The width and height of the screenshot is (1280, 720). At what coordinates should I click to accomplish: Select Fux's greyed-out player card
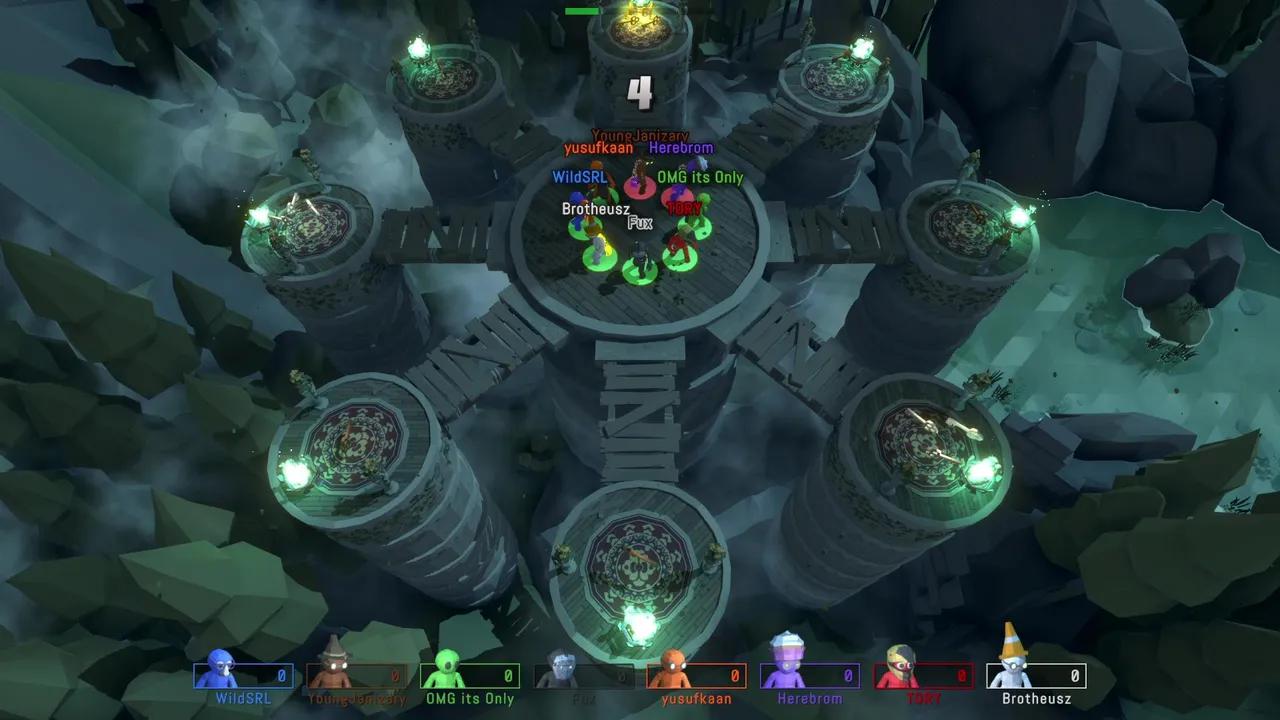click(584, 676)
